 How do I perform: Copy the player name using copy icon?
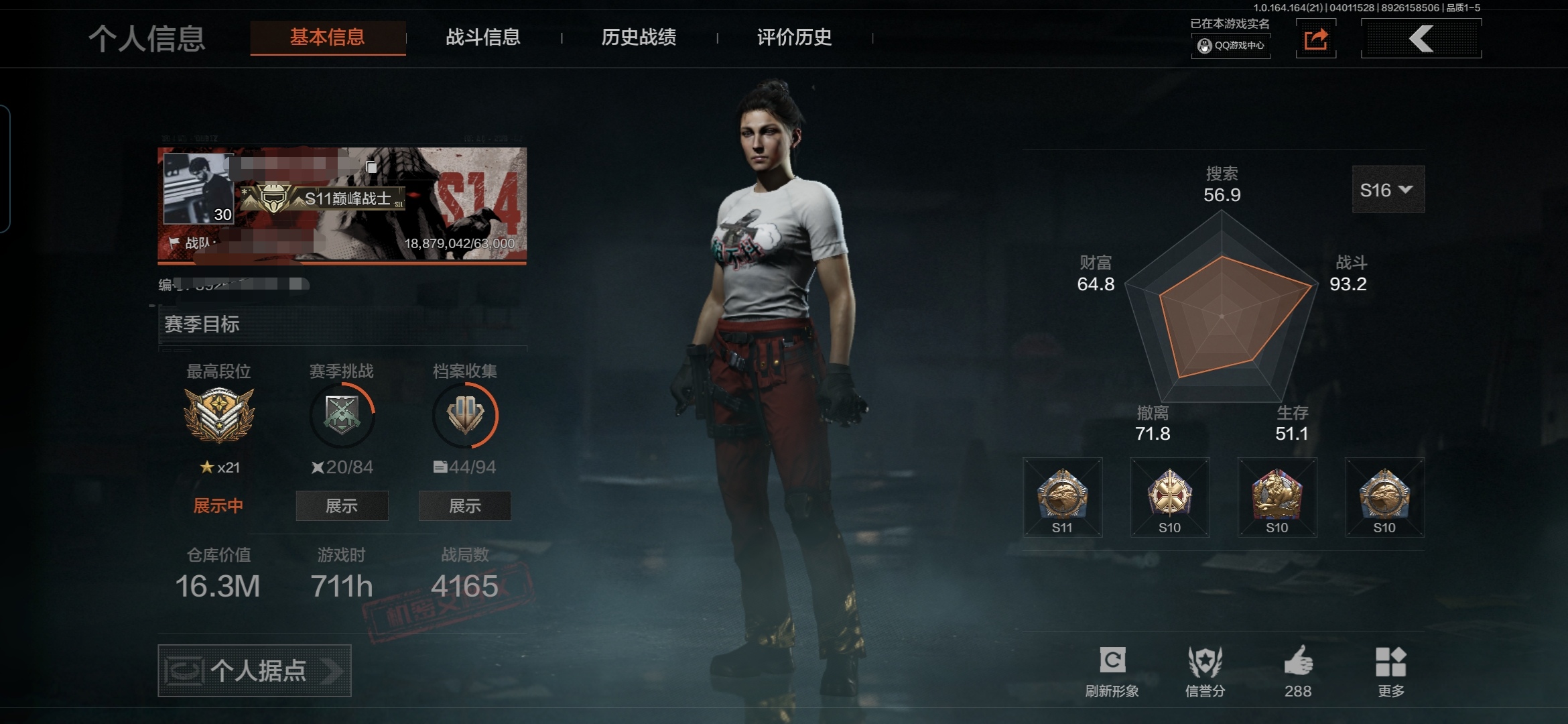click(372, 166)
